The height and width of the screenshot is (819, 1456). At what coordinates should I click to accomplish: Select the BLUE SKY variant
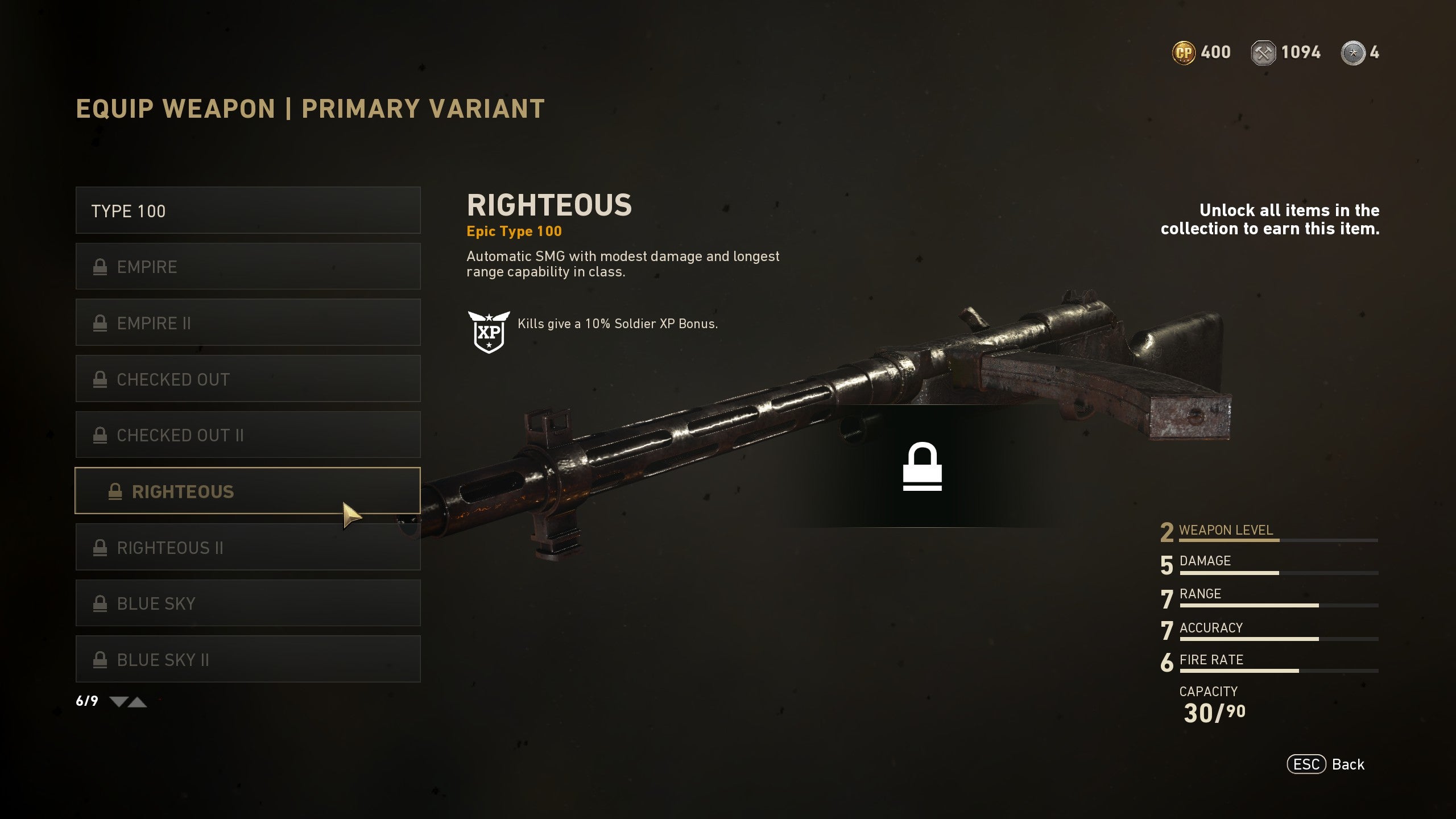(x=247, y=603)
